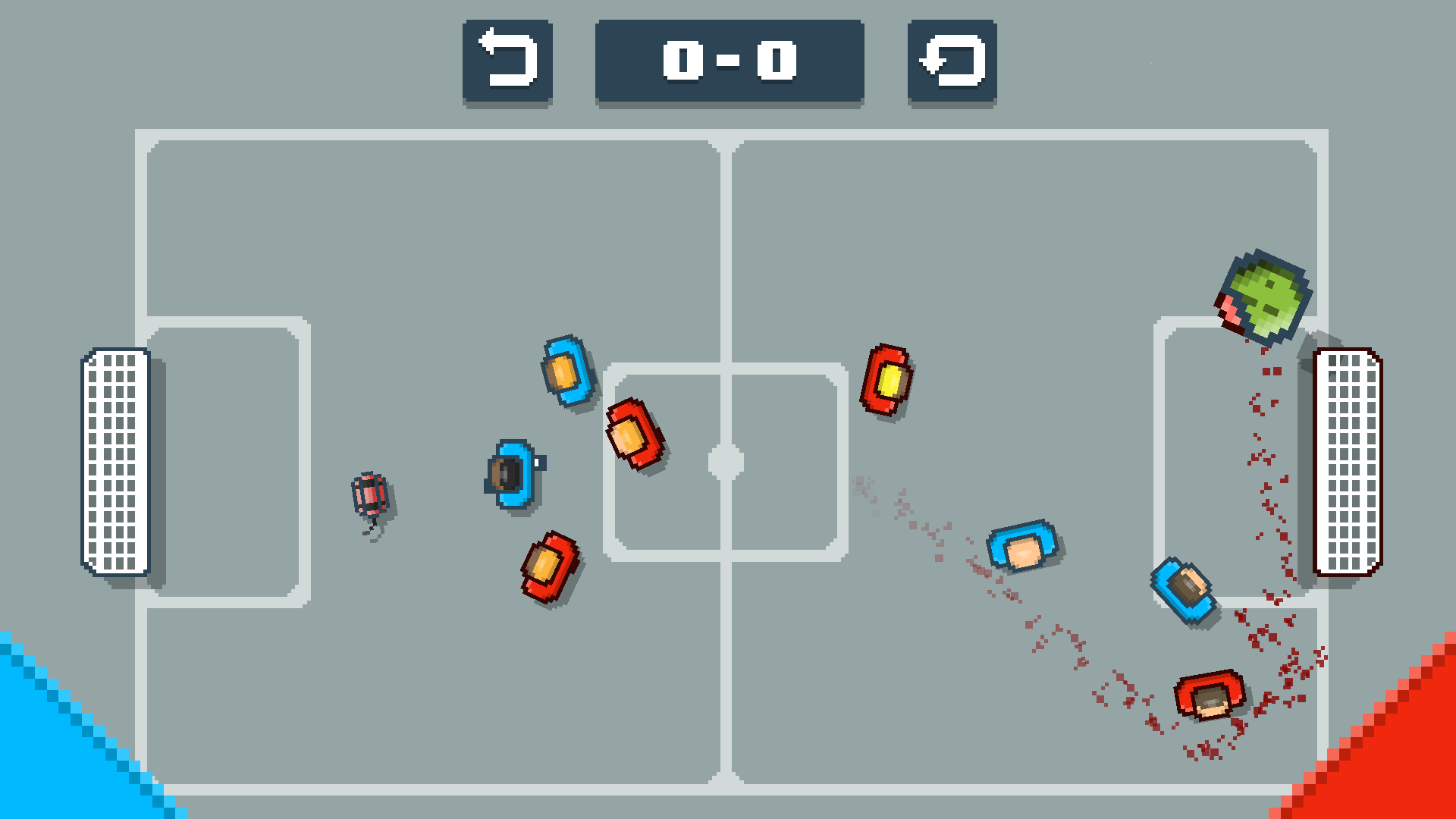Select the red player inside the center circle
The image size is (1456, 819).
pos(637,434)
